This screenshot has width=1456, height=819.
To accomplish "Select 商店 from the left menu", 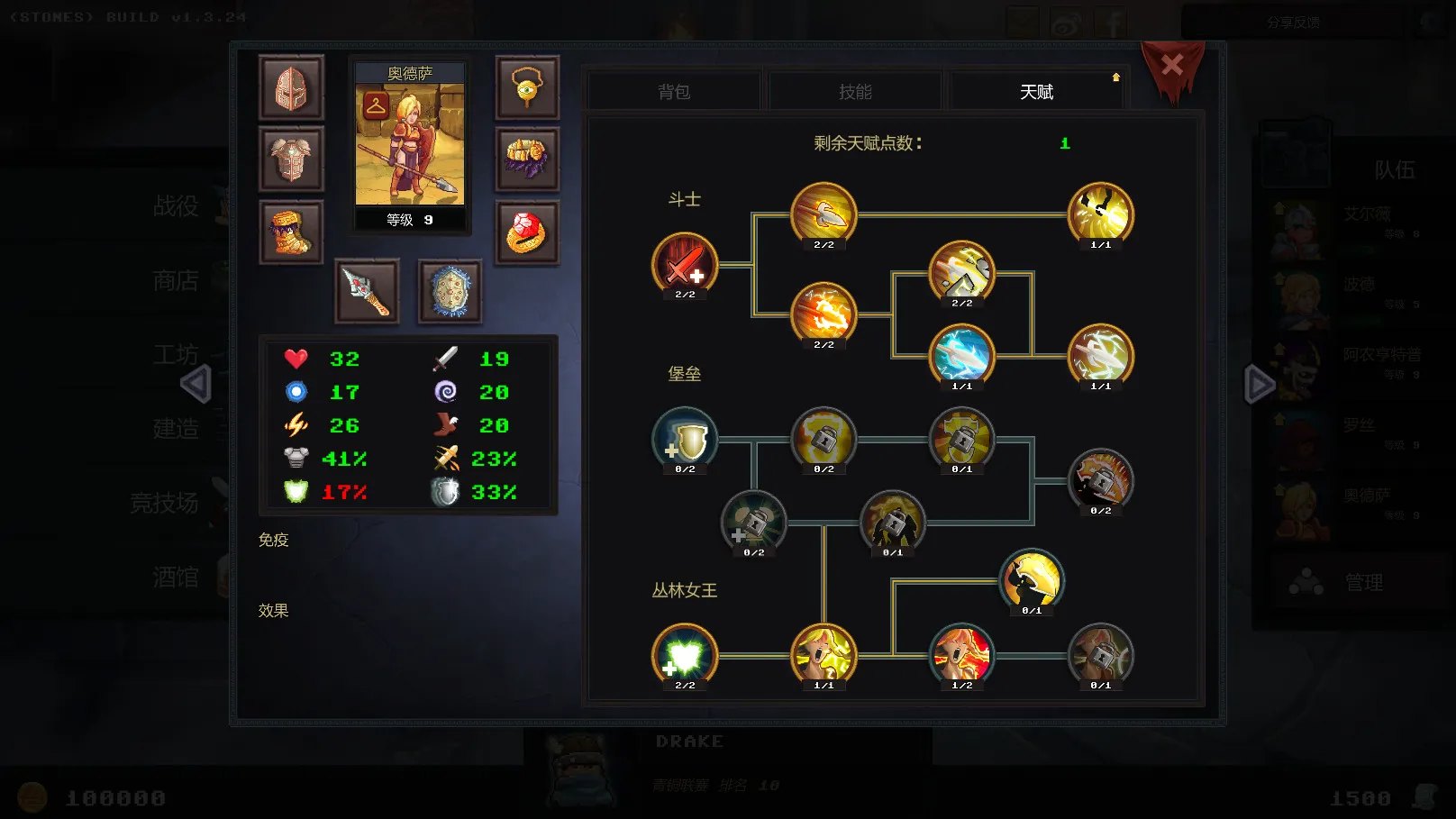I will (x=177, y=281).
